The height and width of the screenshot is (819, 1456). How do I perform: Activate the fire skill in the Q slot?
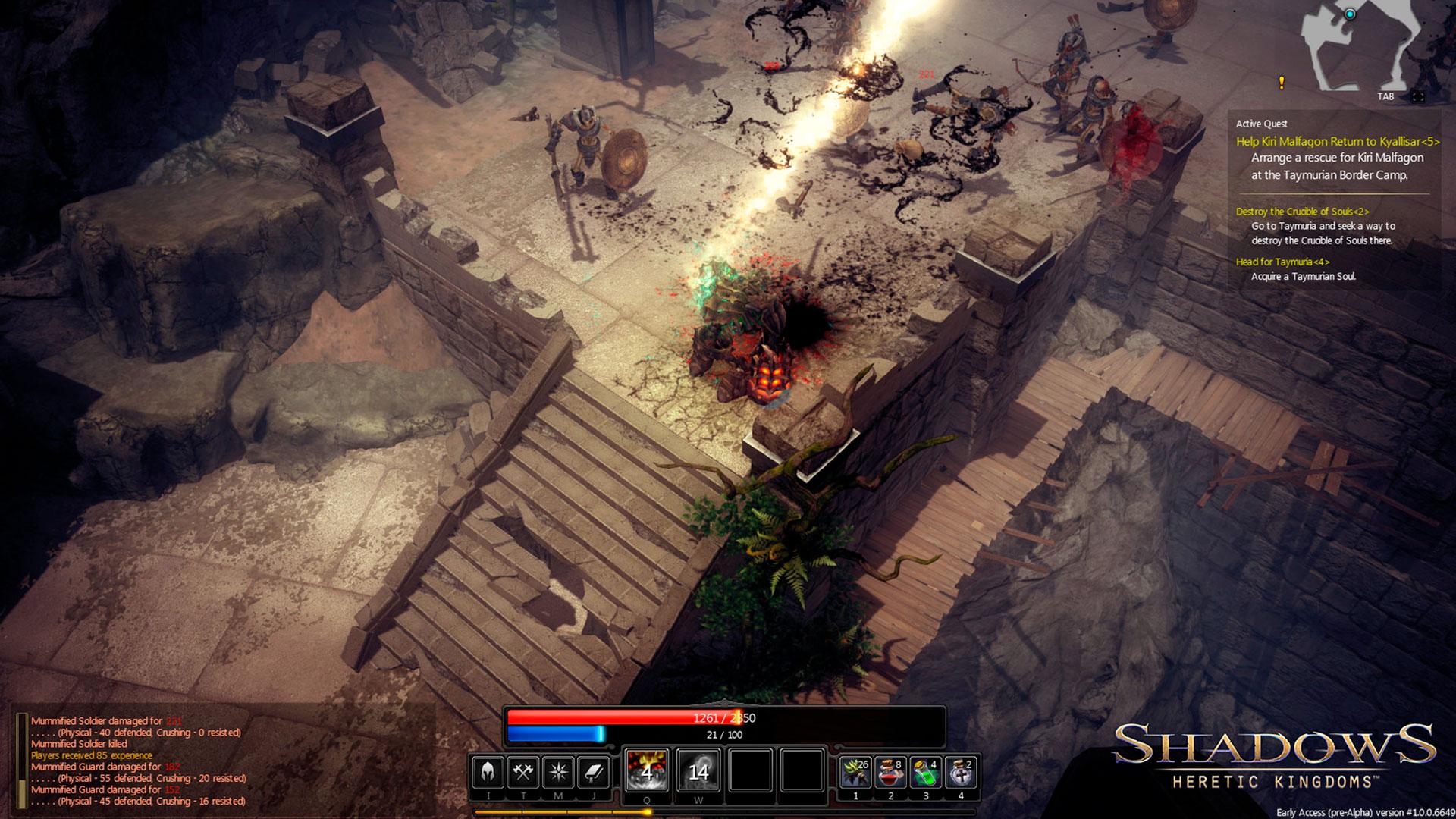pos(647,770)
